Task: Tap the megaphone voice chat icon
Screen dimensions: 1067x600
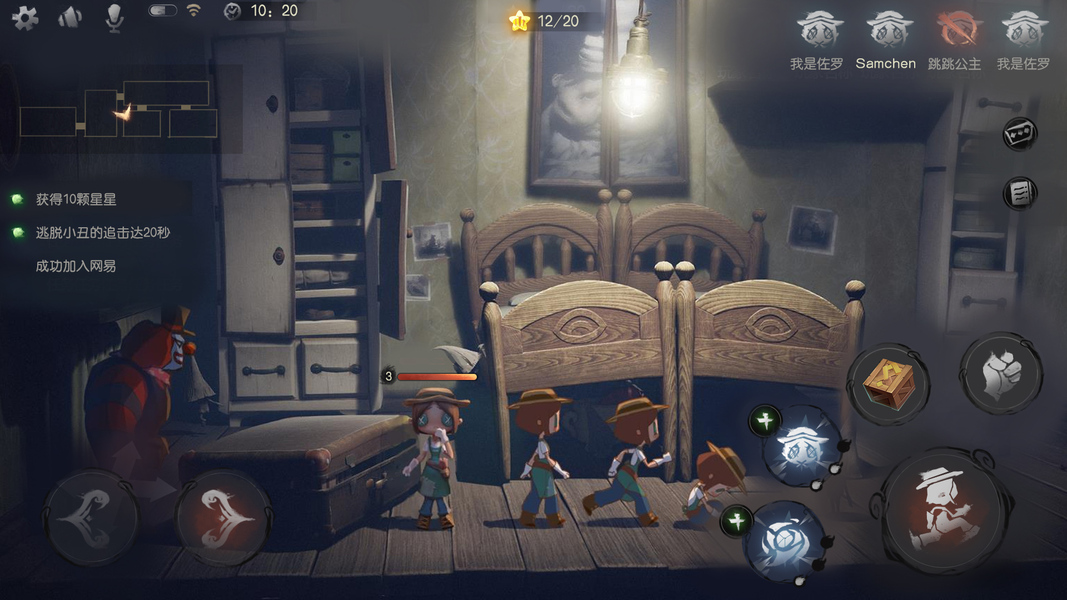Action: 69,17
